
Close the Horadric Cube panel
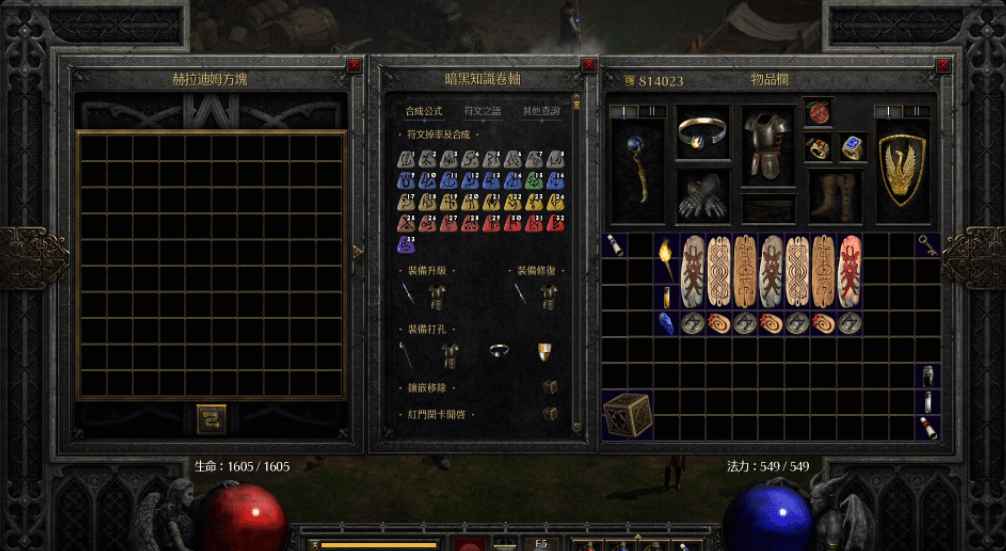click(354, 65)
